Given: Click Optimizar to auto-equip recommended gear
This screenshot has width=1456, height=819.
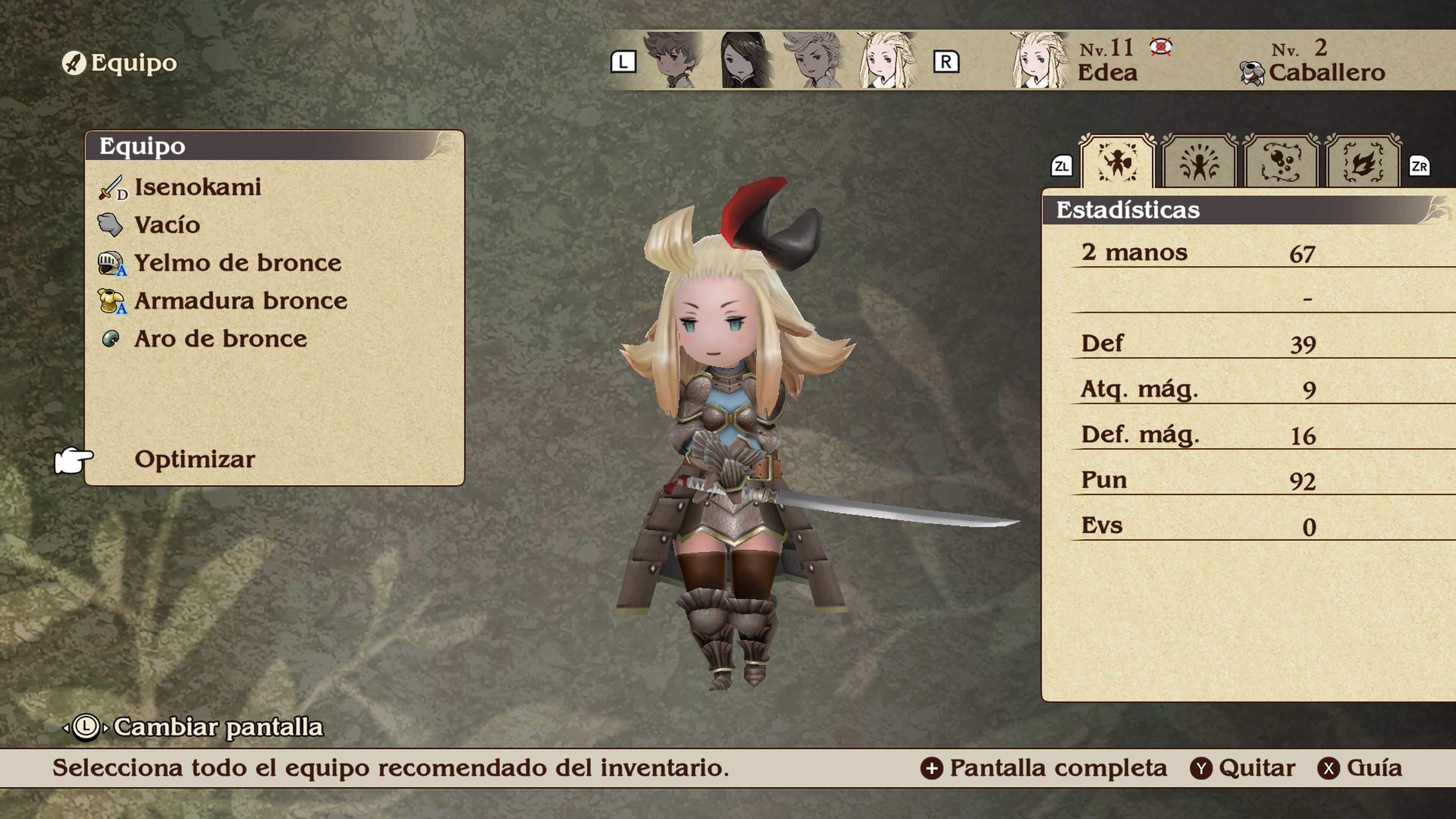Looking at the screenshot, I should 193,460.
